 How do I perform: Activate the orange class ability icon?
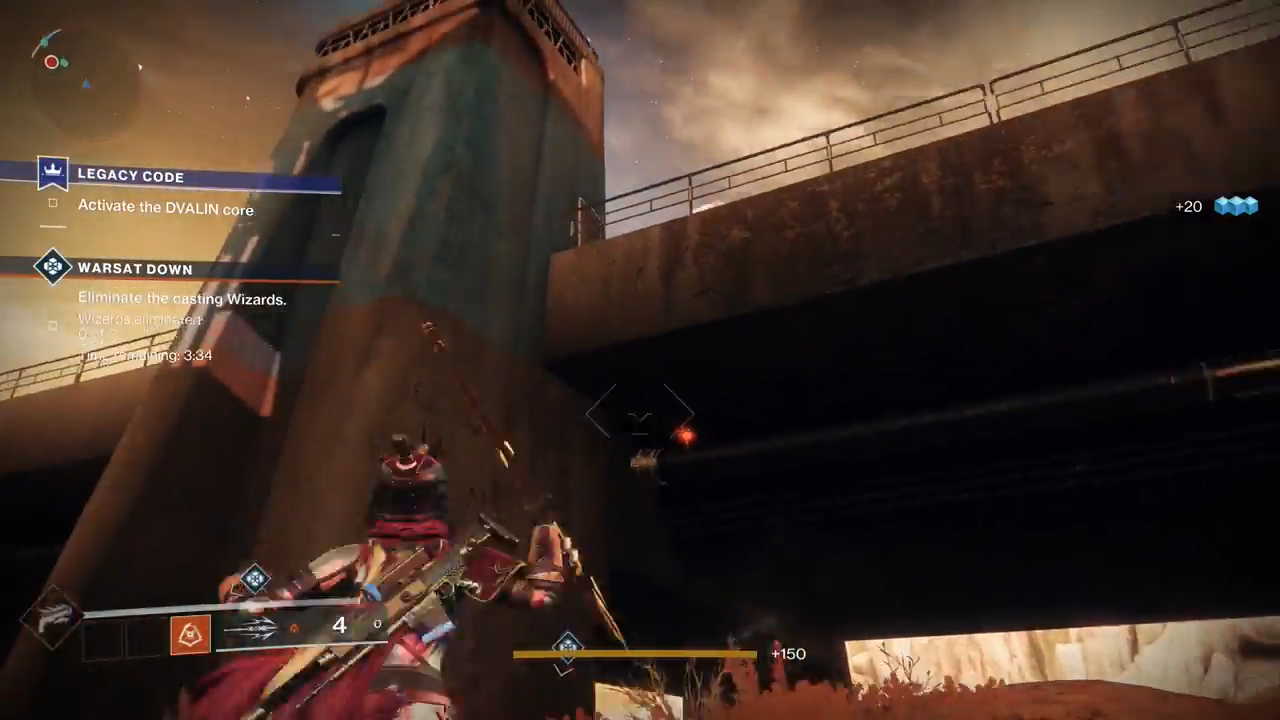click(x=190, y=633)
